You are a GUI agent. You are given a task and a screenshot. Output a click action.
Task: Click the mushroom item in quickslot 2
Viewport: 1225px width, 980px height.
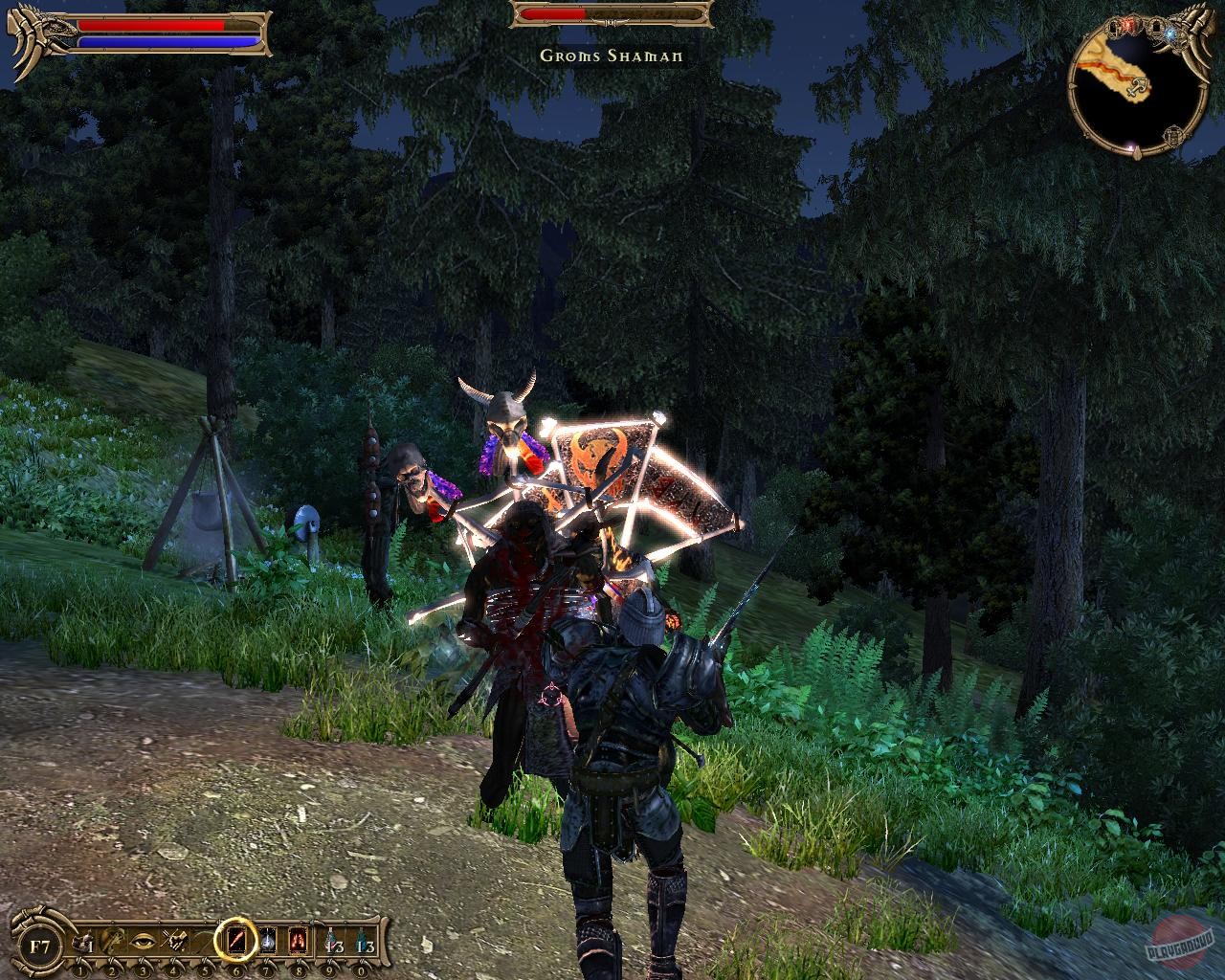tap(113, 939)
